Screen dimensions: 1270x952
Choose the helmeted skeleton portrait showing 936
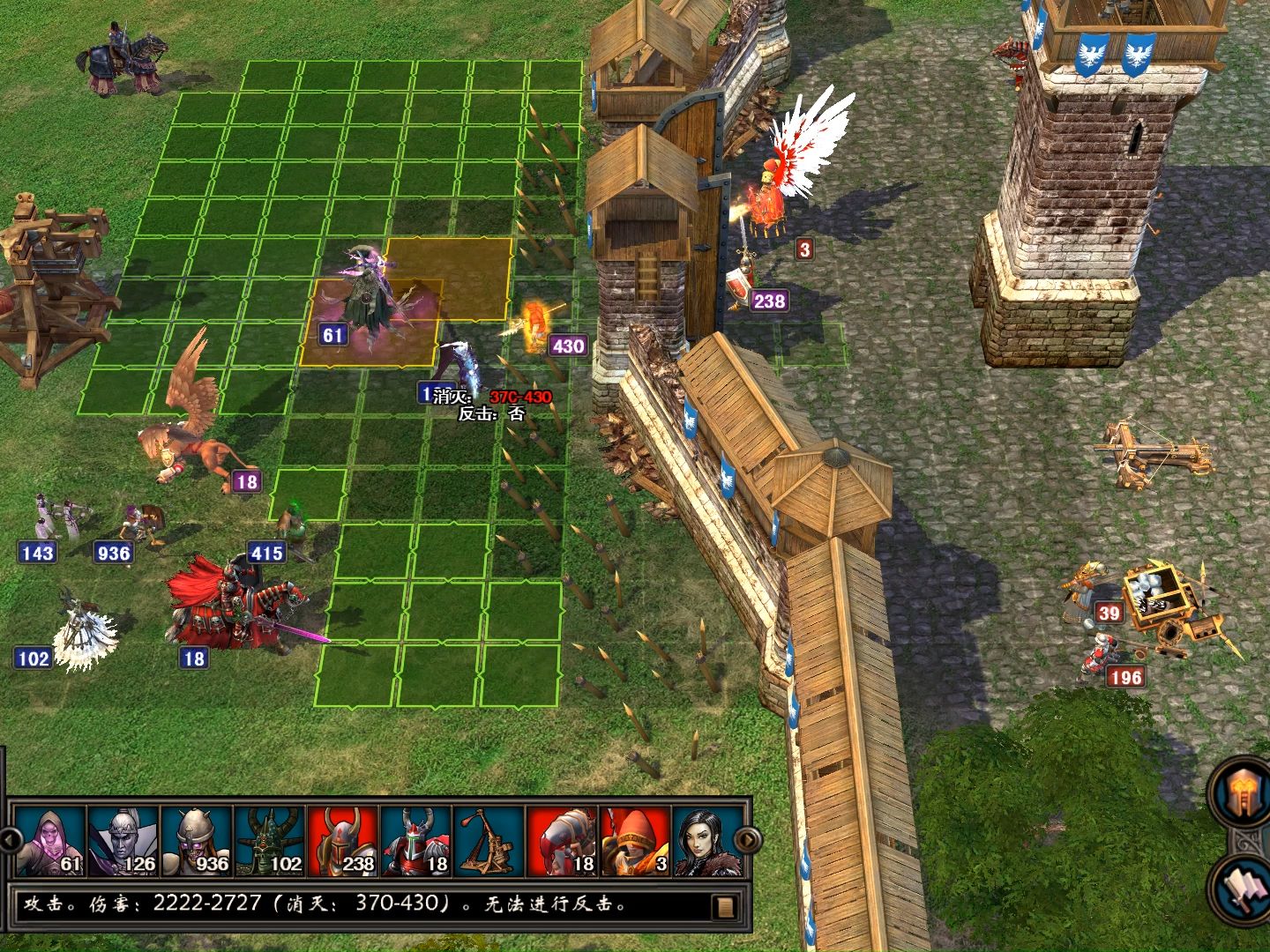(x=197, y=841)
